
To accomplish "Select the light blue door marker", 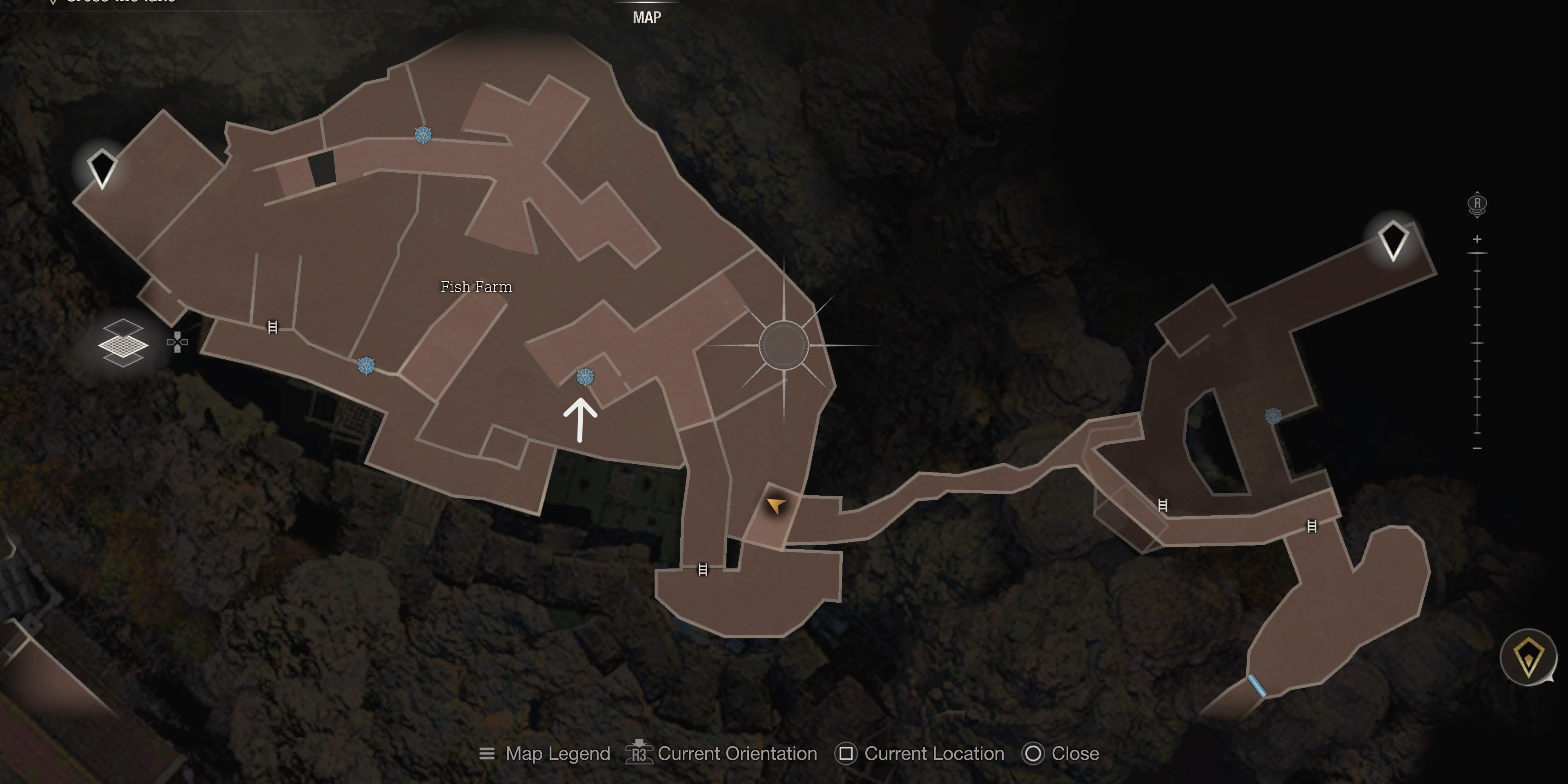I will pyautogui.click(x=1256, y=686).
